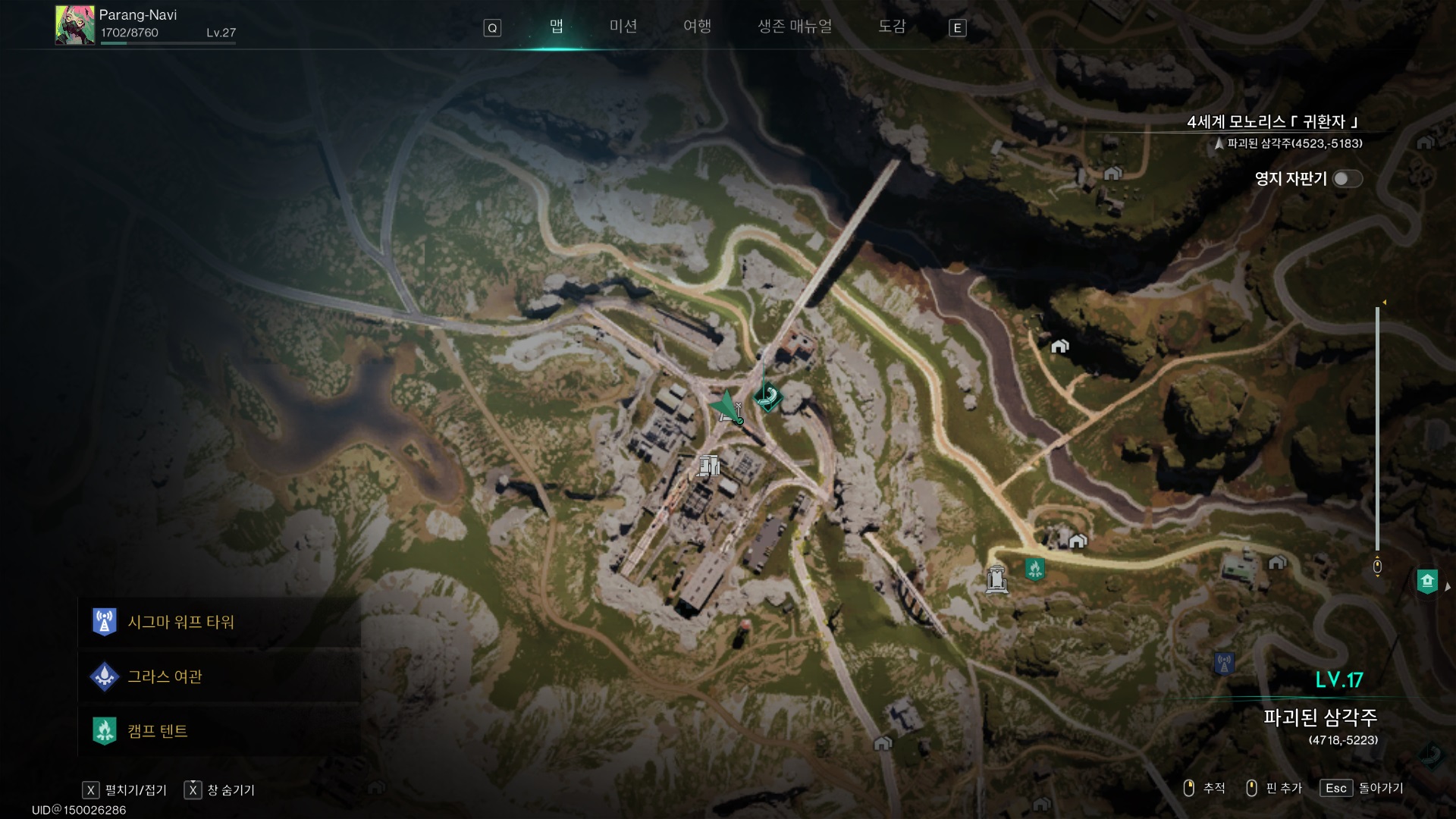Select the blue warp tower map marker
This screenshot has height=819, width=1456.
tap(1223, 664)
